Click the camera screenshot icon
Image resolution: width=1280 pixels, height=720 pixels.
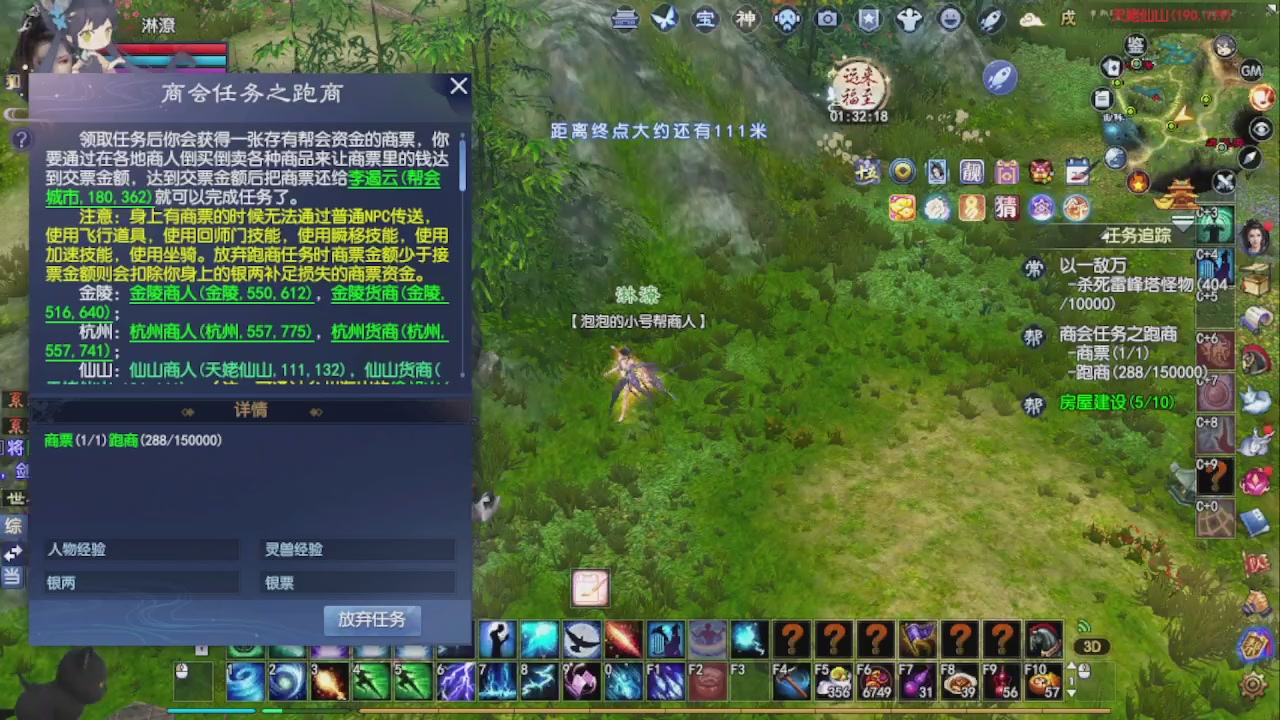828,19
